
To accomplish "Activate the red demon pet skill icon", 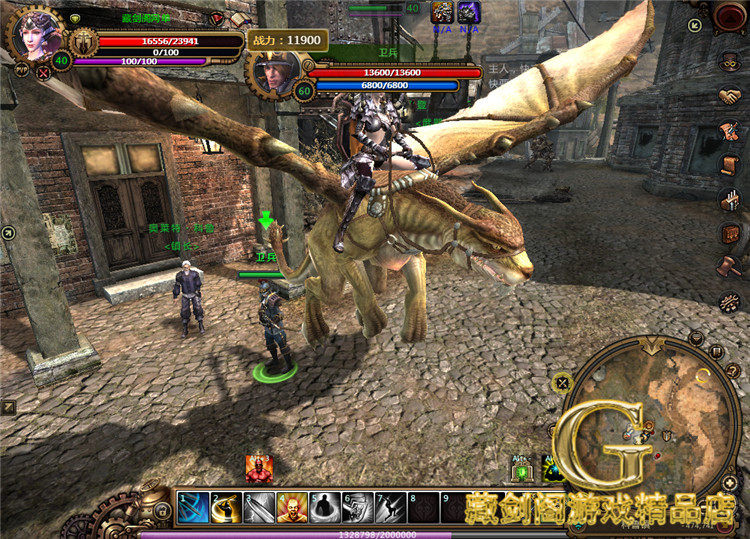I will [258, 468].
